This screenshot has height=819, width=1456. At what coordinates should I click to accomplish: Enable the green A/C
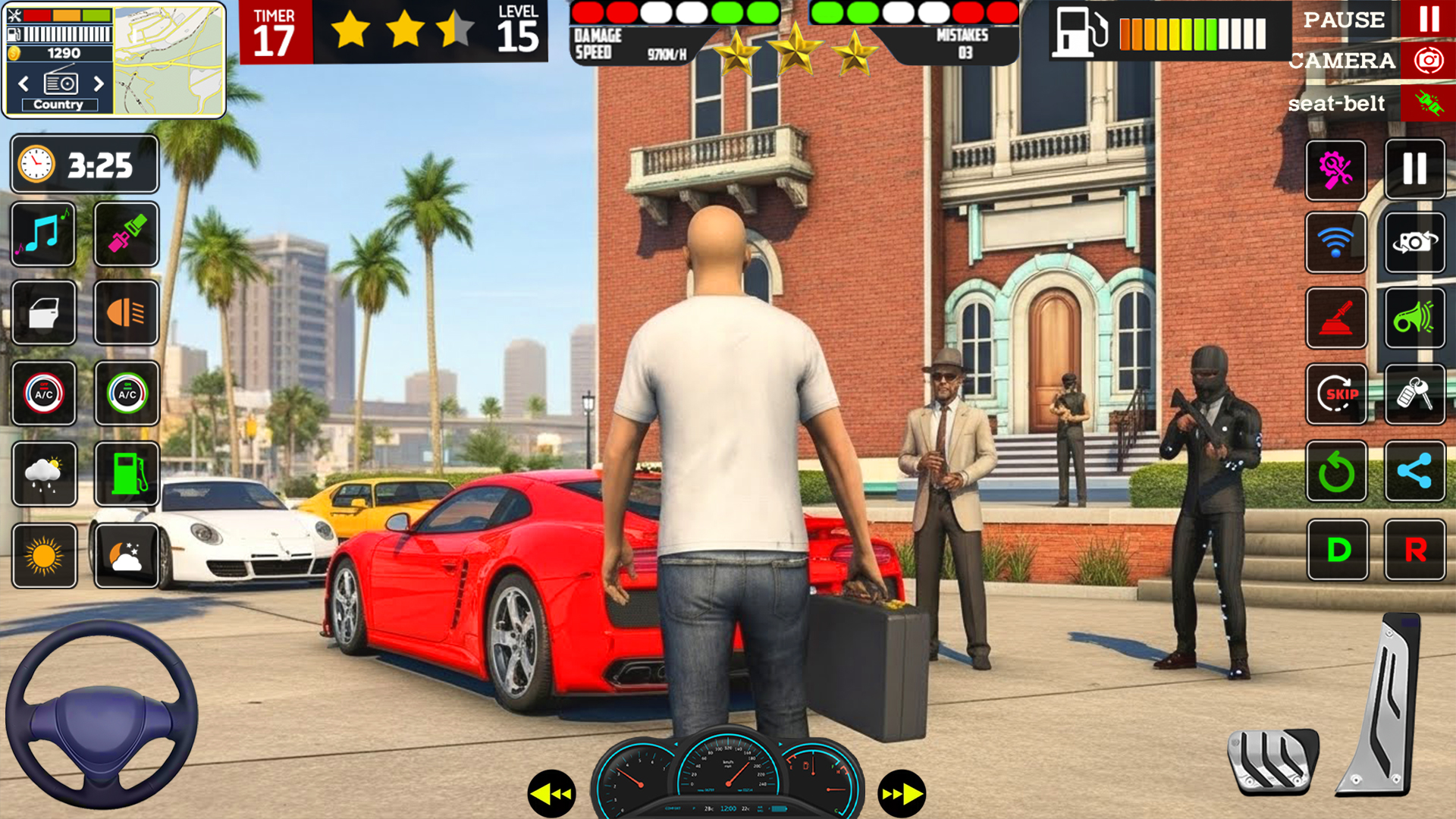(126, 394)
